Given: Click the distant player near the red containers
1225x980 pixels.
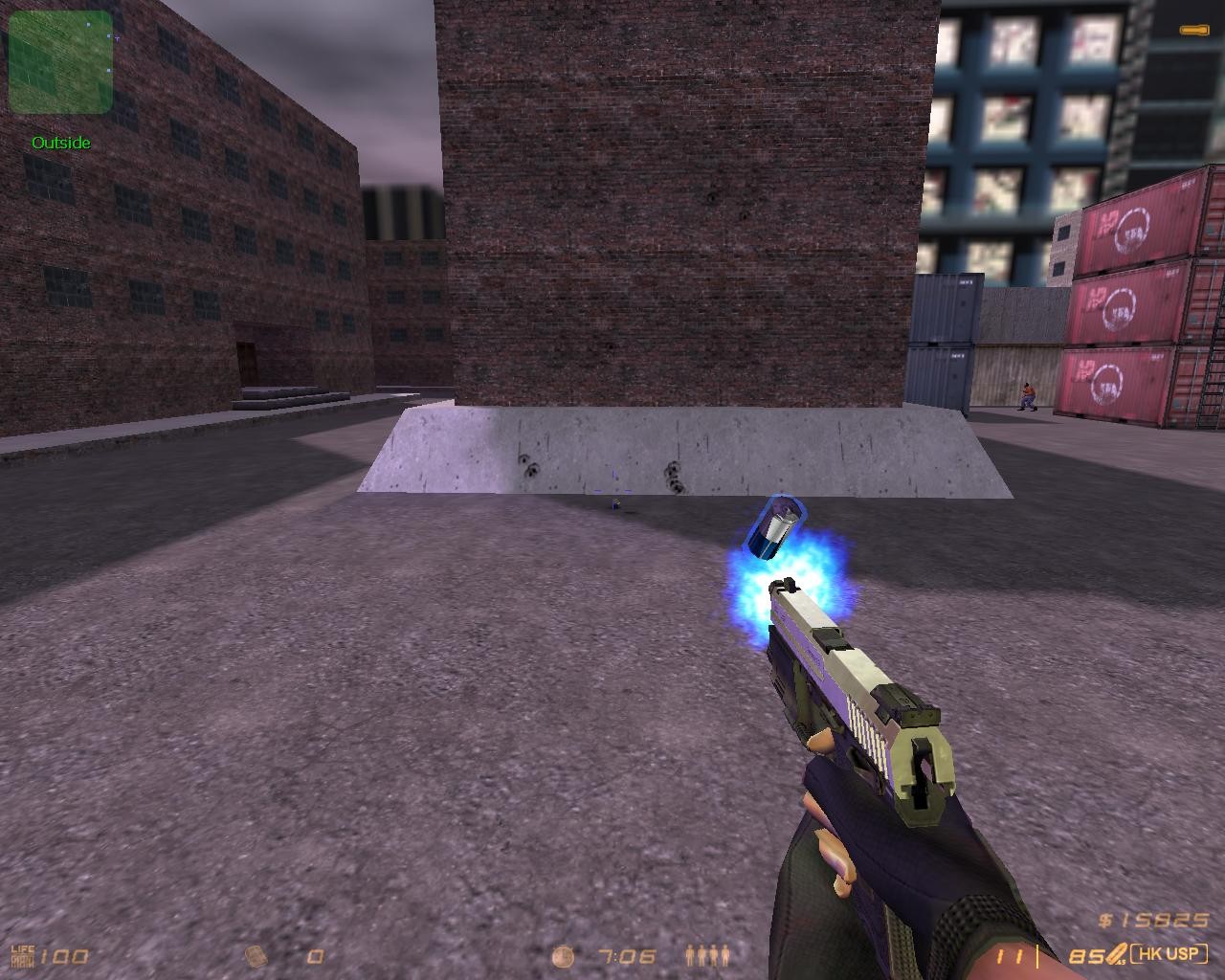Looking at the screenshot, I should pyautogui.click(x=1026, y=395).
